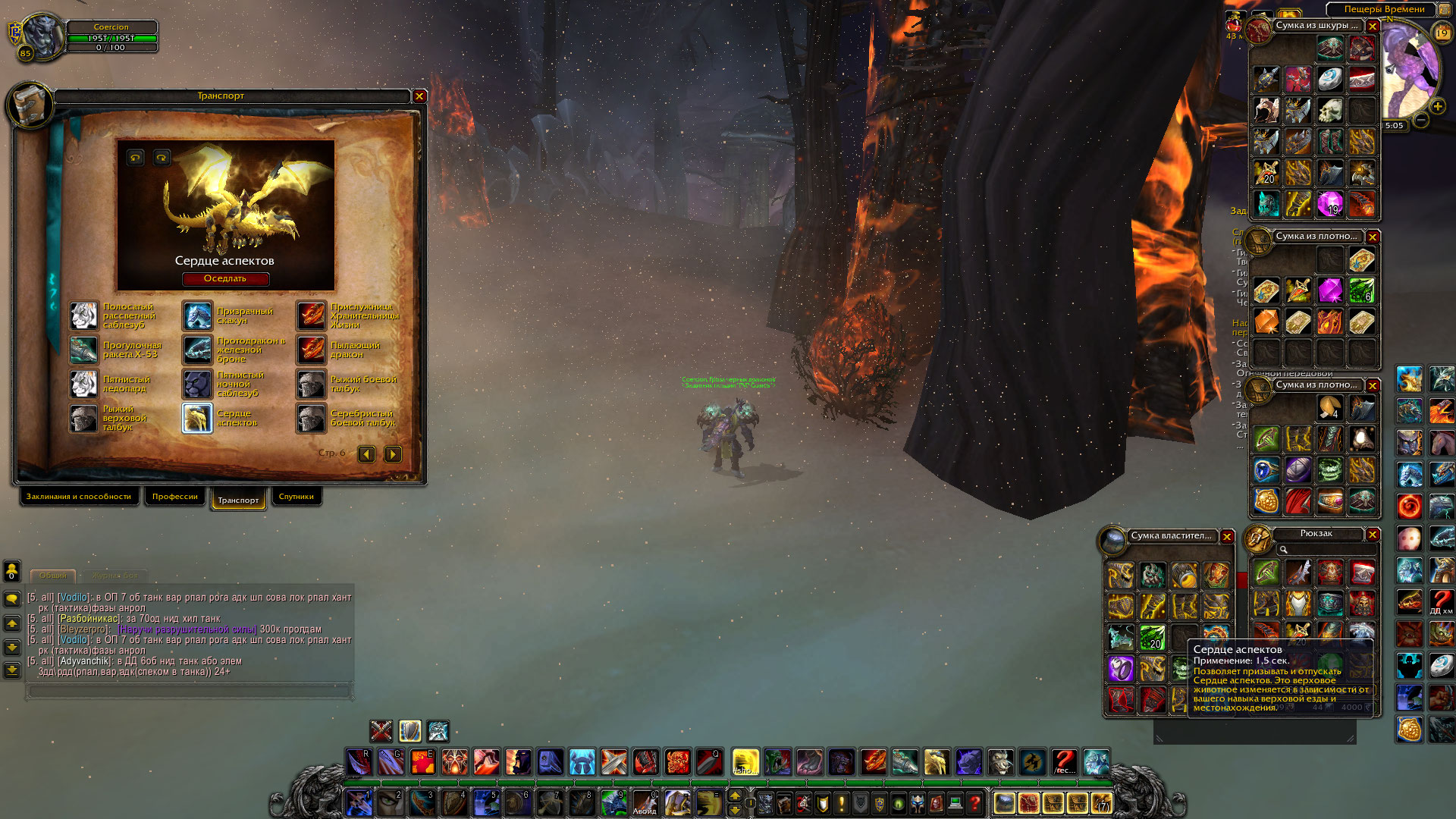Image resolution: width=1456 pixels, height=819 pixels.
Task: Click the Coercion player portrait
Action: [42, 36]
